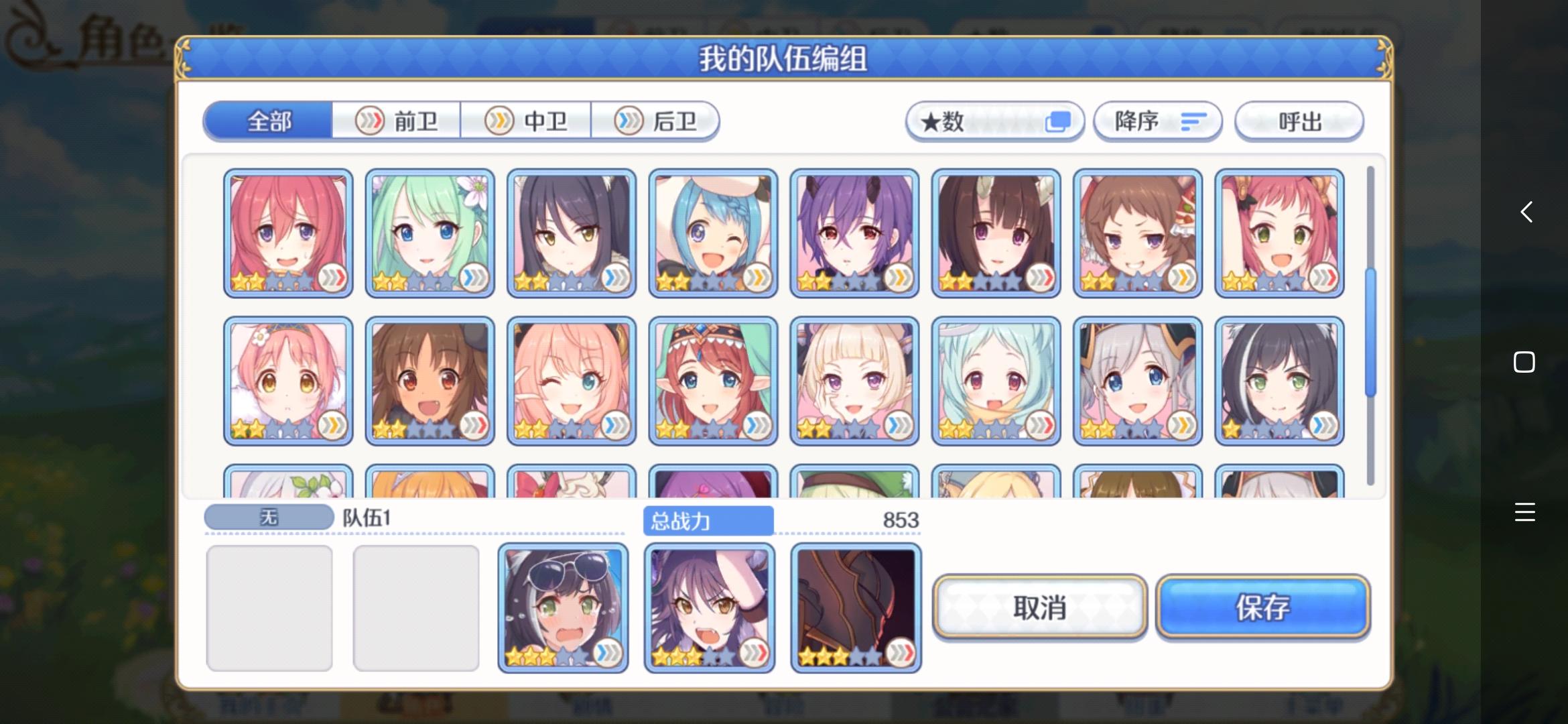The image size is (1568, 724).
Task: Switch formation label from 无 to another state
Action: 268,516
